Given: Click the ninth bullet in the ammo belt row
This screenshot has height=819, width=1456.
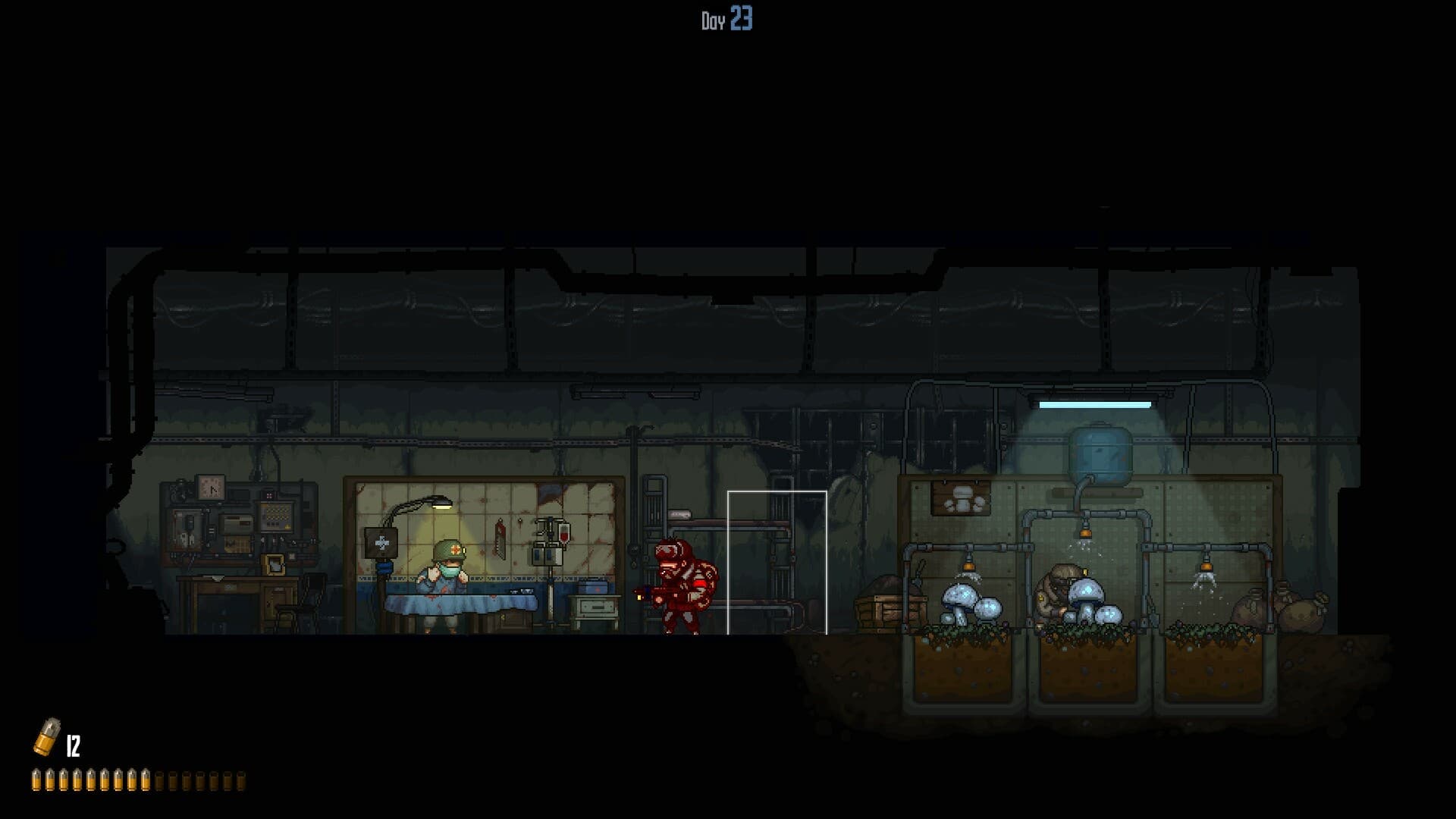Looking at the screenshot, I should 146,780.
